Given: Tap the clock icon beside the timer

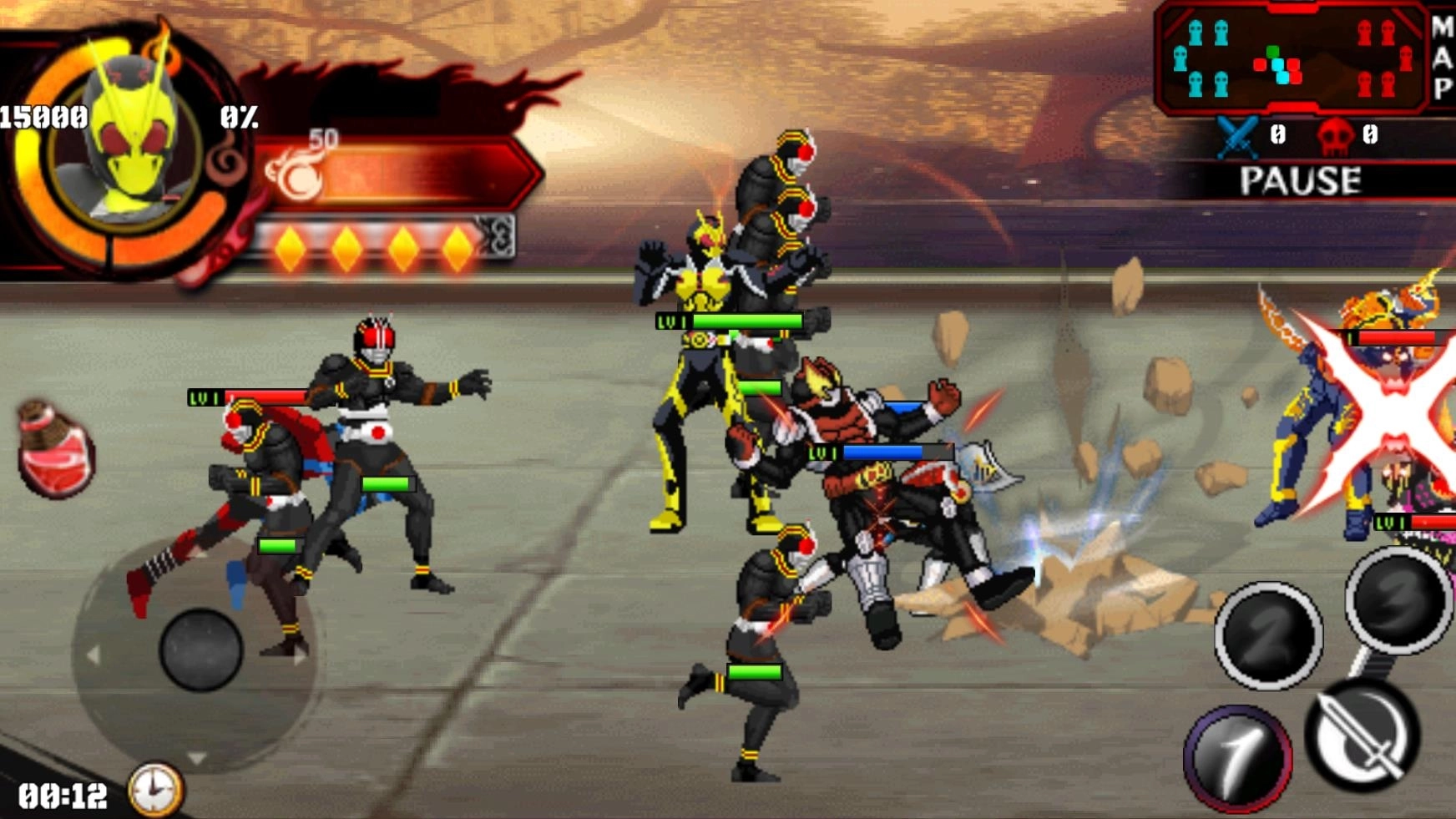Looking at the screenshot, I should [x=155, y=789].
